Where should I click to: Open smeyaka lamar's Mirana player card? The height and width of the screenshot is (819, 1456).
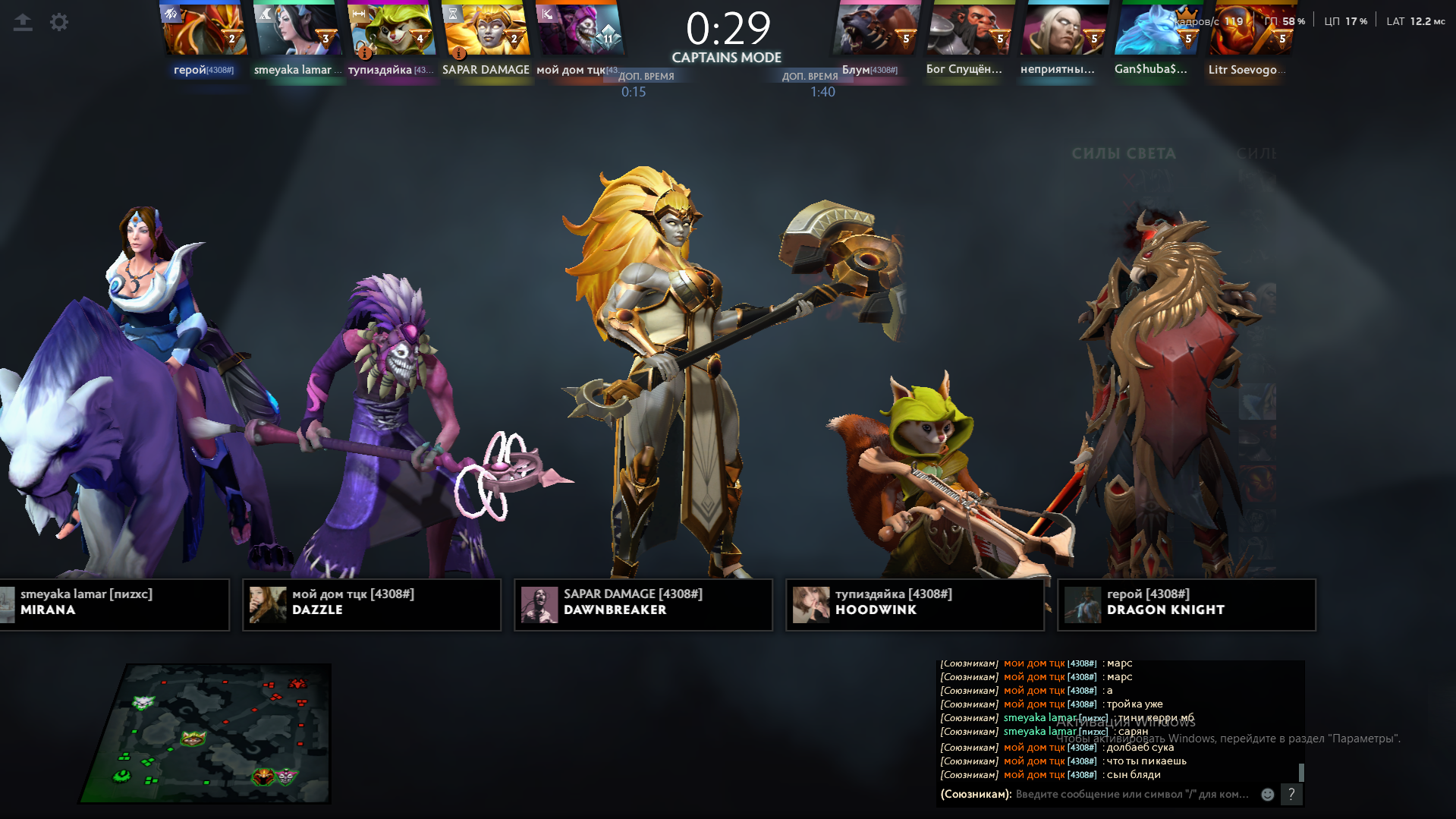click(x=114, y=604)
